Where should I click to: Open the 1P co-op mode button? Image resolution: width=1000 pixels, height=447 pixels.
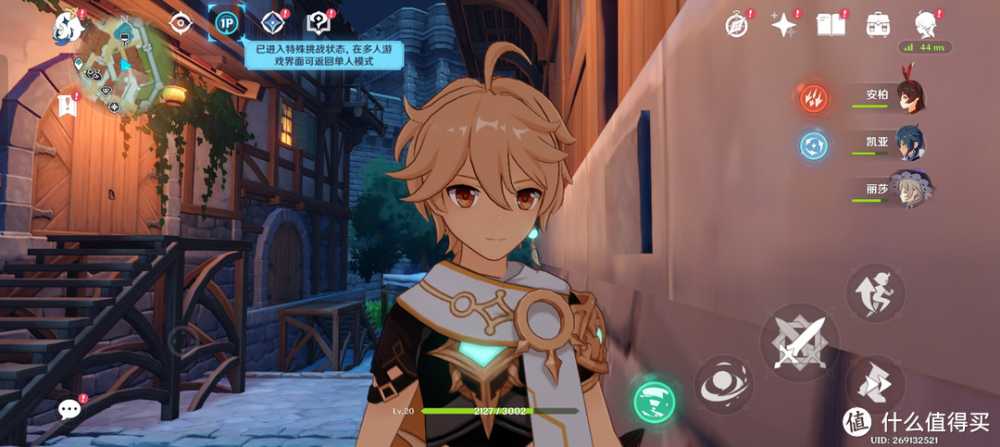226,24
